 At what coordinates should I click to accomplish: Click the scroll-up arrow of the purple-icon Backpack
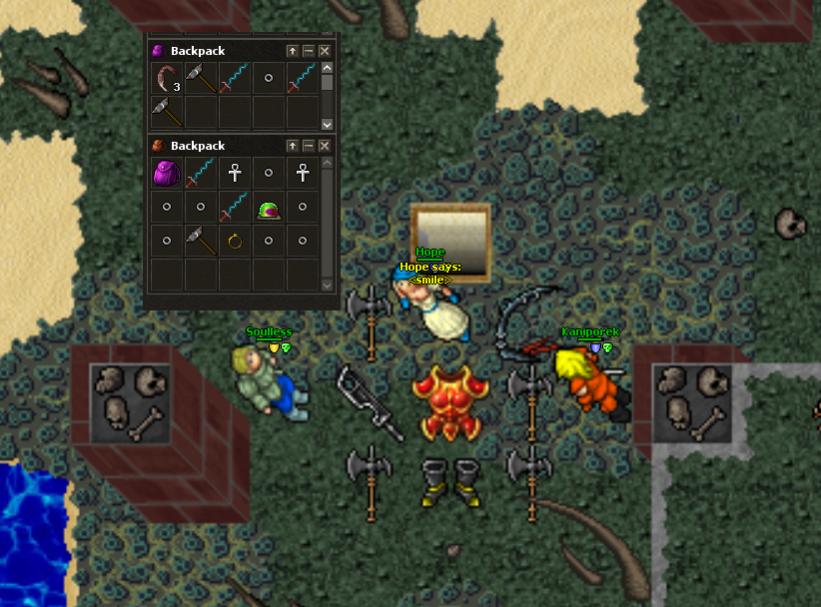tap(326, 69)
